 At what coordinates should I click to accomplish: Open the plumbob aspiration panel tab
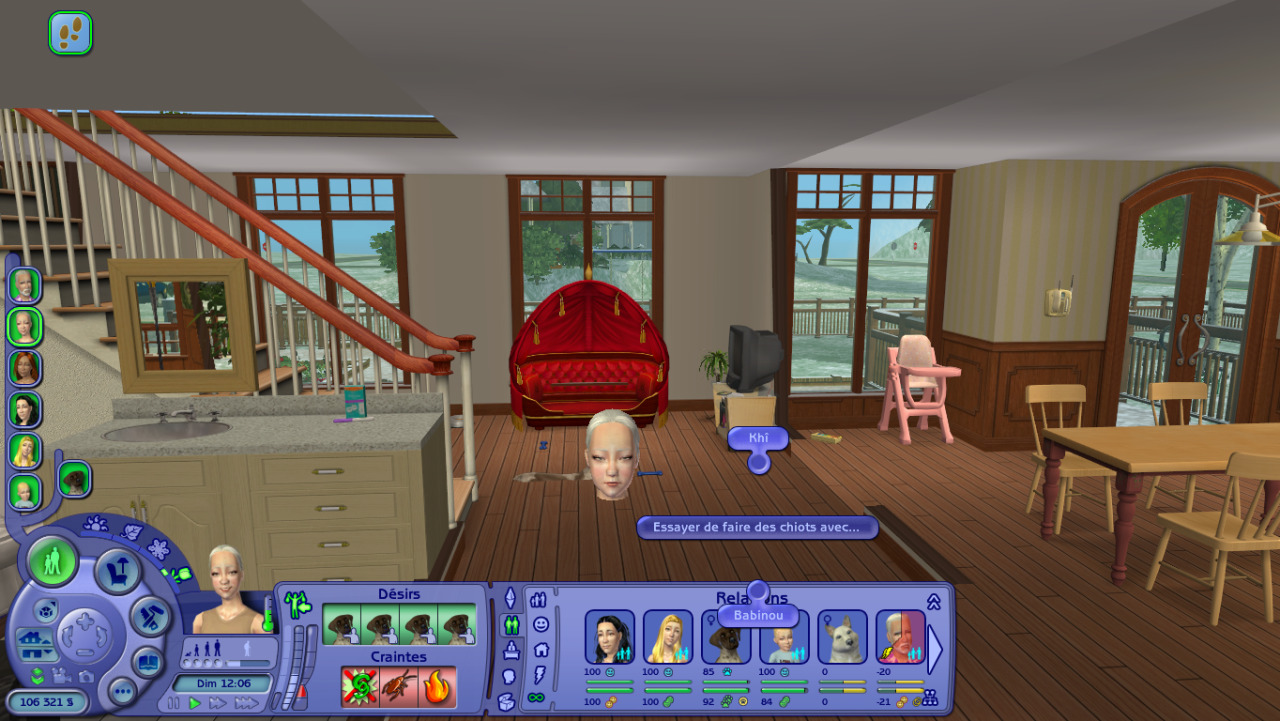click(x=510, y=598)
